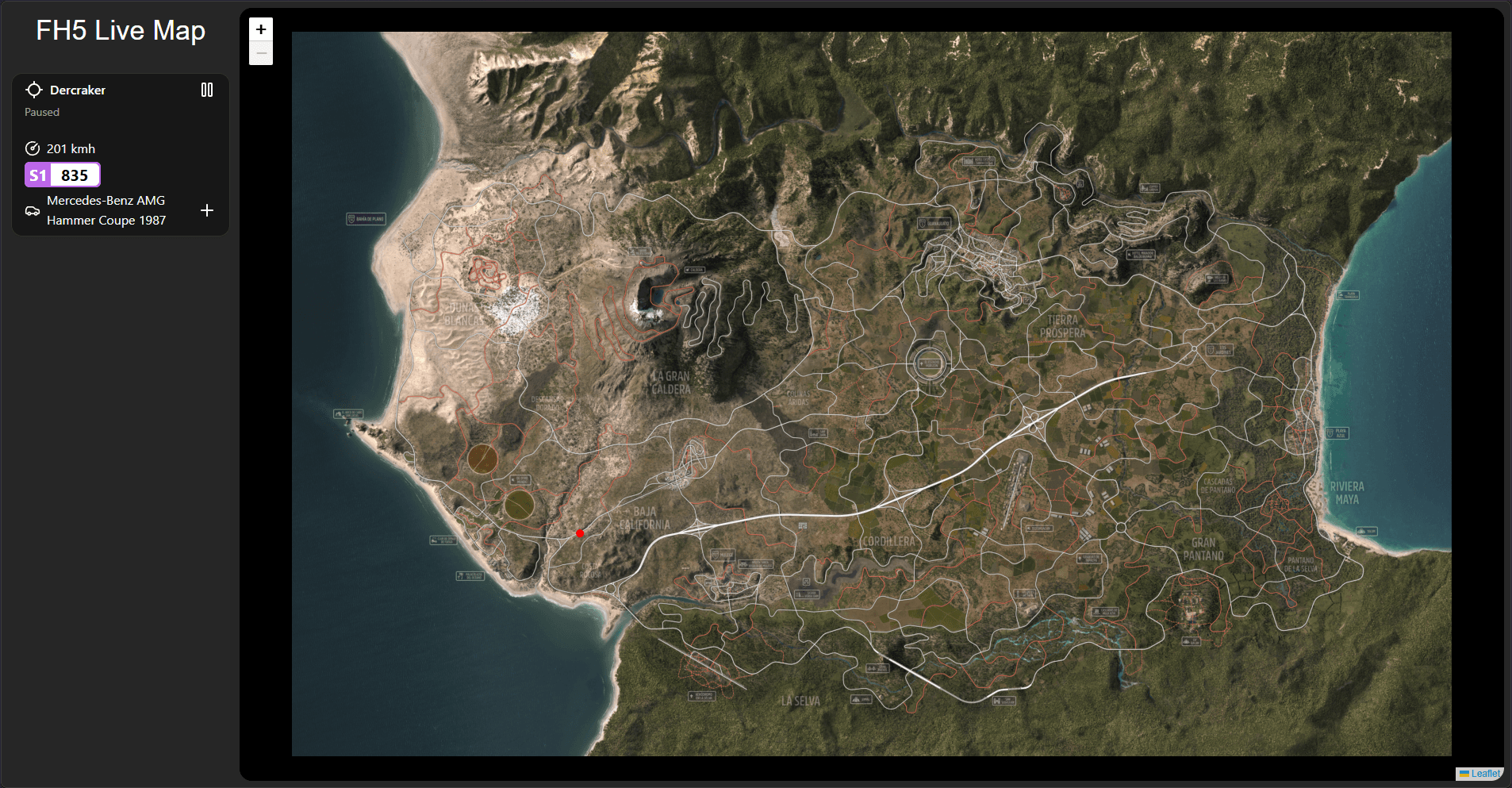1512x788 pixels.
Task: Zoom out using the minus map control
Action: [x=260, y=52]
